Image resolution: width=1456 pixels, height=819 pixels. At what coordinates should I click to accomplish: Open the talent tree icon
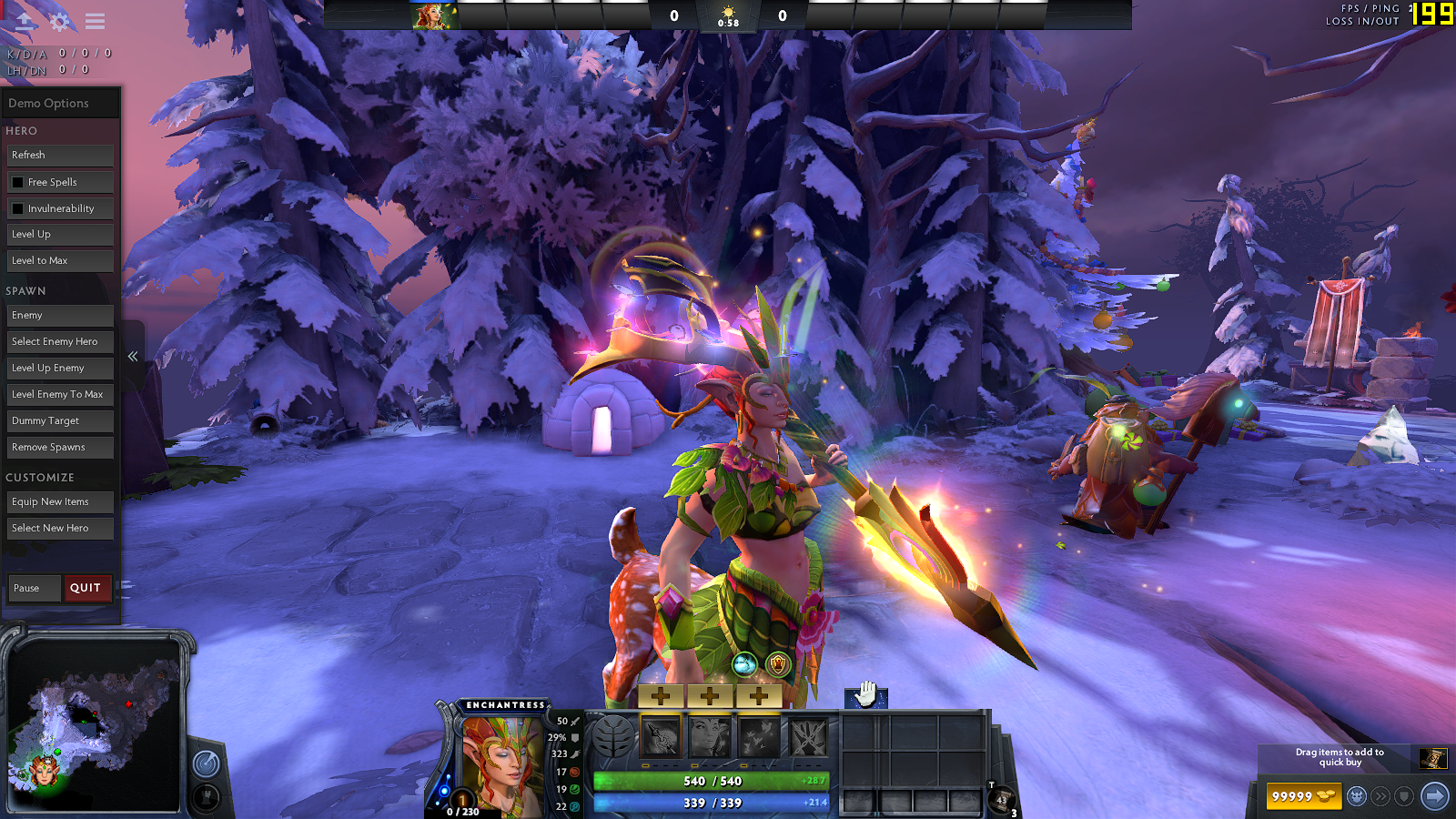coord(613,736)
